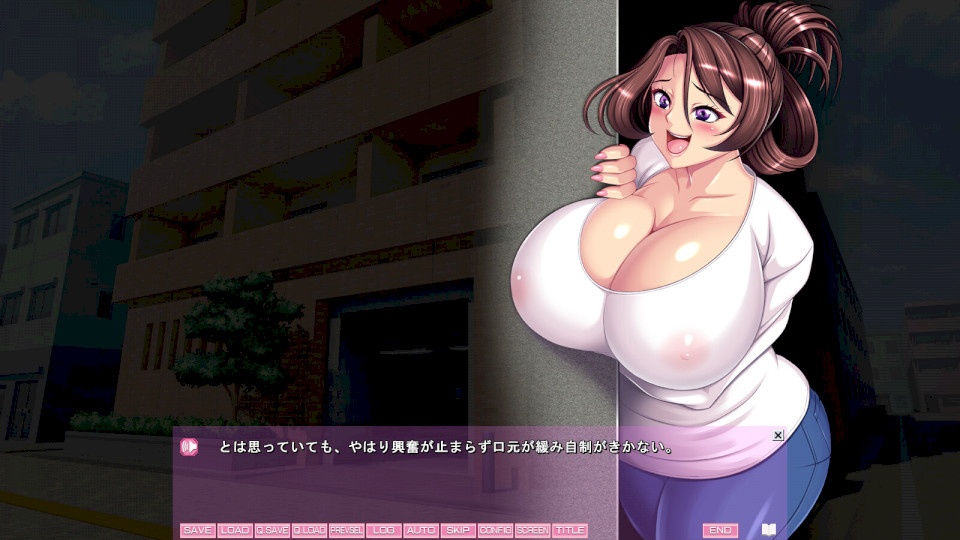Open the book icon menu
Image resolution: width=960 pixels, height=540 pixels.
tap(768, 530)
